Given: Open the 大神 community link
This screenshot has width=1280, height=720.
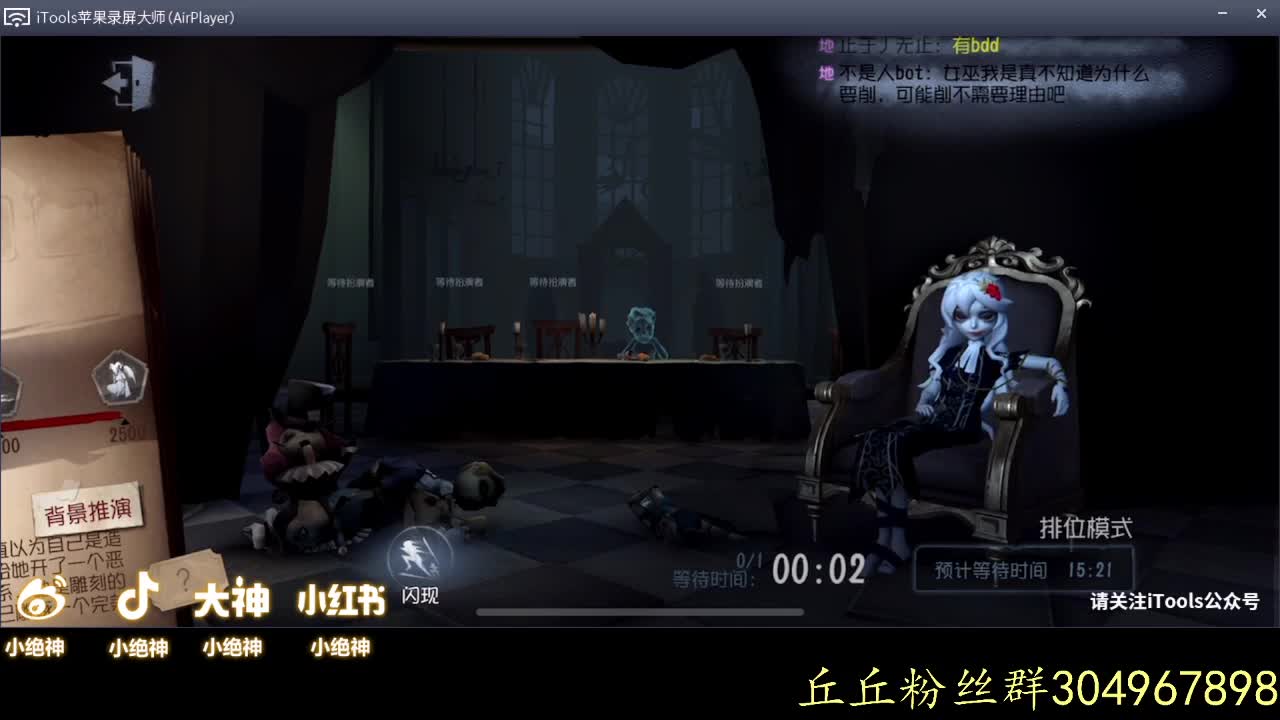Looking at the screenshot, I should tap(234, 598).
